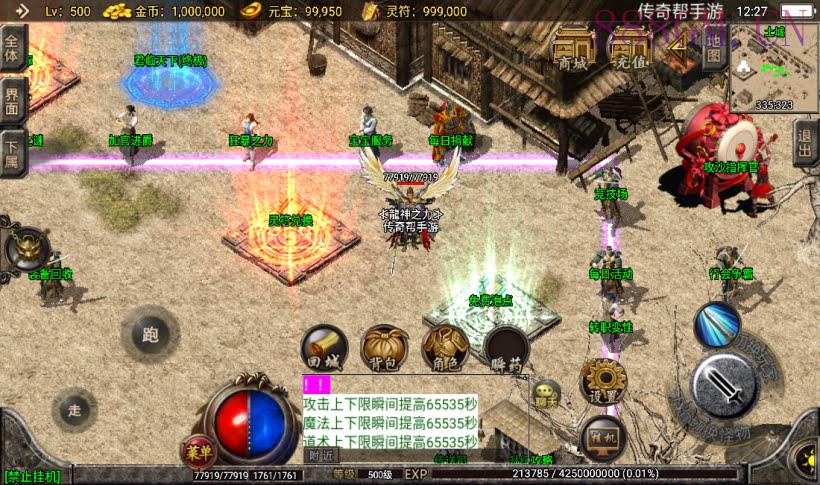Image resolution: width=820 pixels, height=485 pixels.
Task: Open the 聊天 chat button
Action: click(546, 395)
